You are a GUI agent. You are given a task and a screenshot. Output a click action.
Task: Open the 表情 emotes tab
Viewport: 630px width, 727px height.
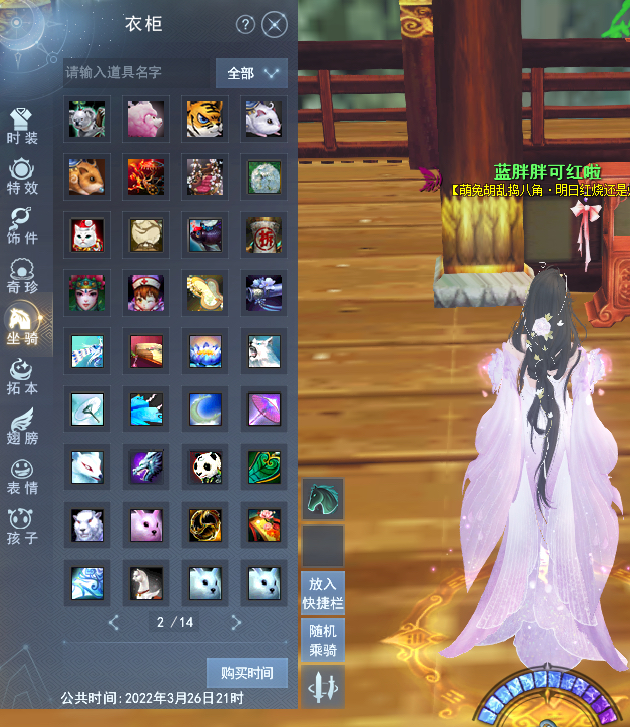coord(22,475)
